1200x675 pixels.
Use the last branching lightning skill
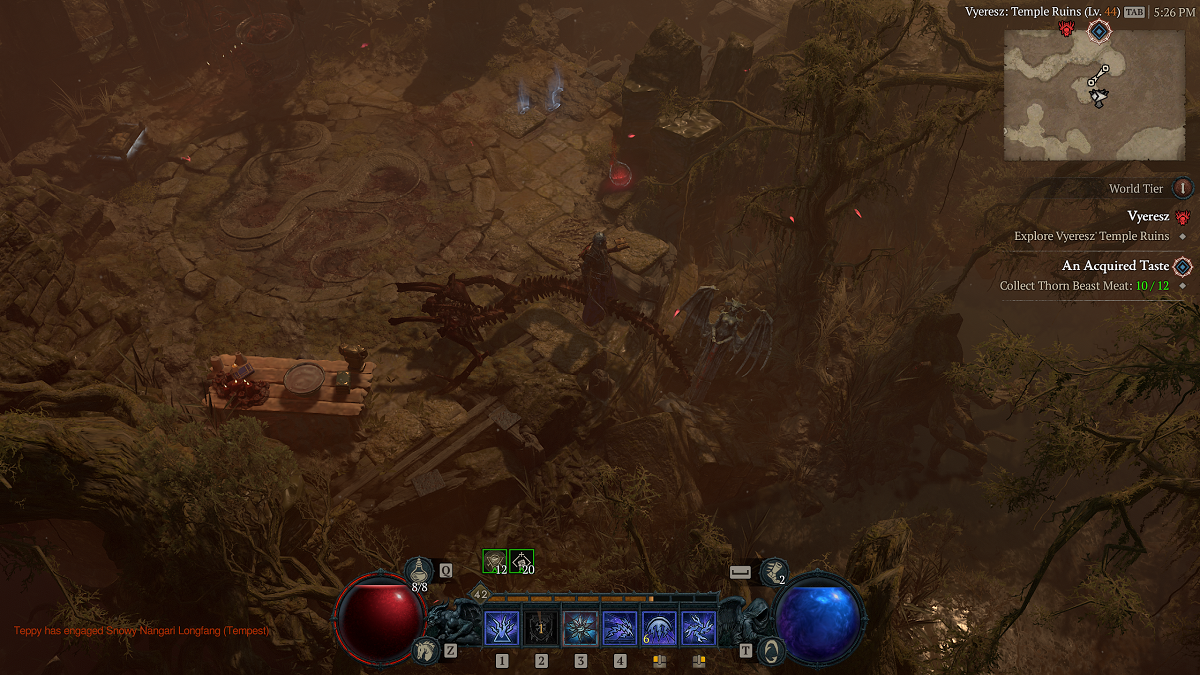point(698,629)
